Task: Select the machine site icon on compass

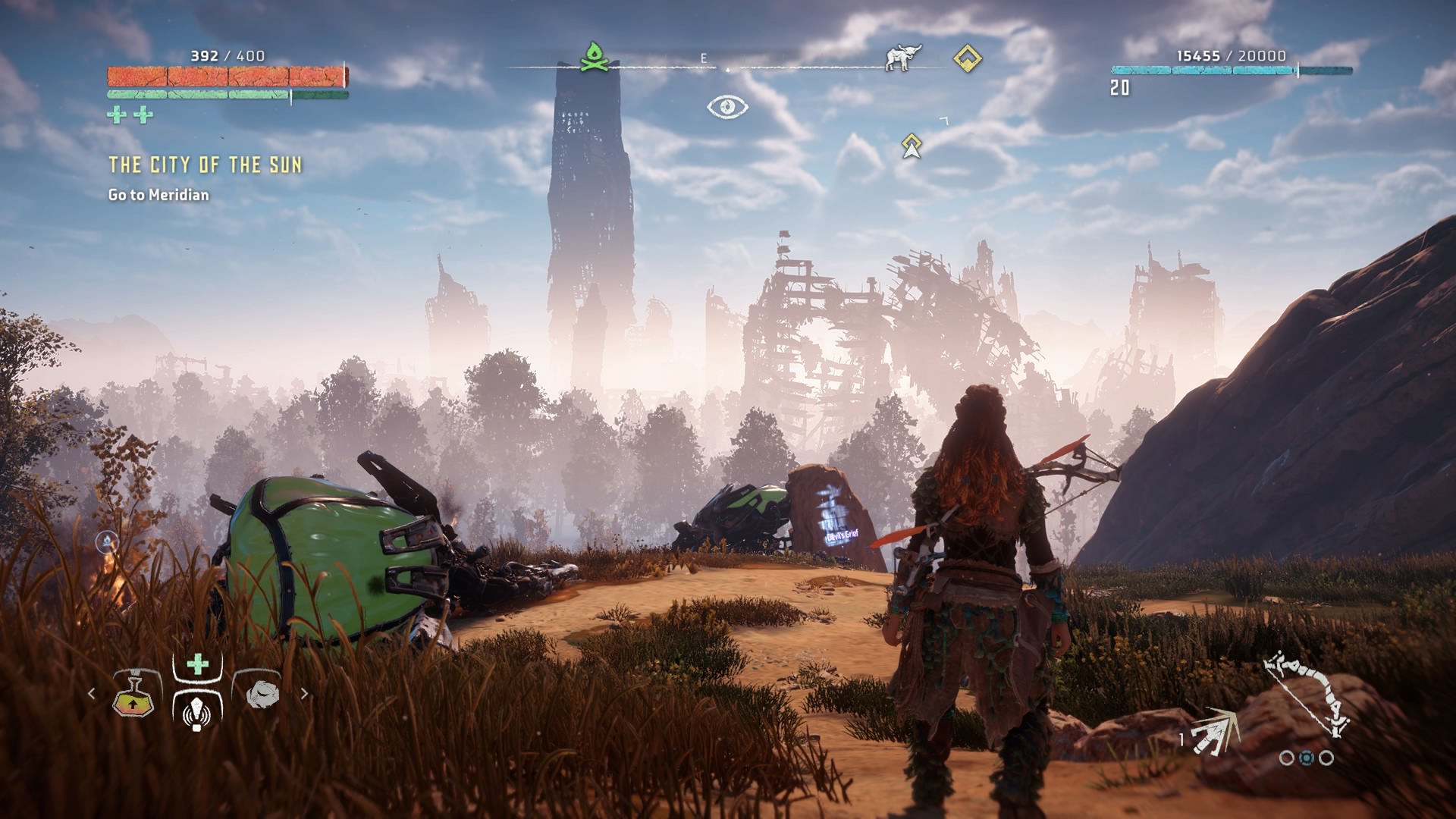Action: pos(903,58)
